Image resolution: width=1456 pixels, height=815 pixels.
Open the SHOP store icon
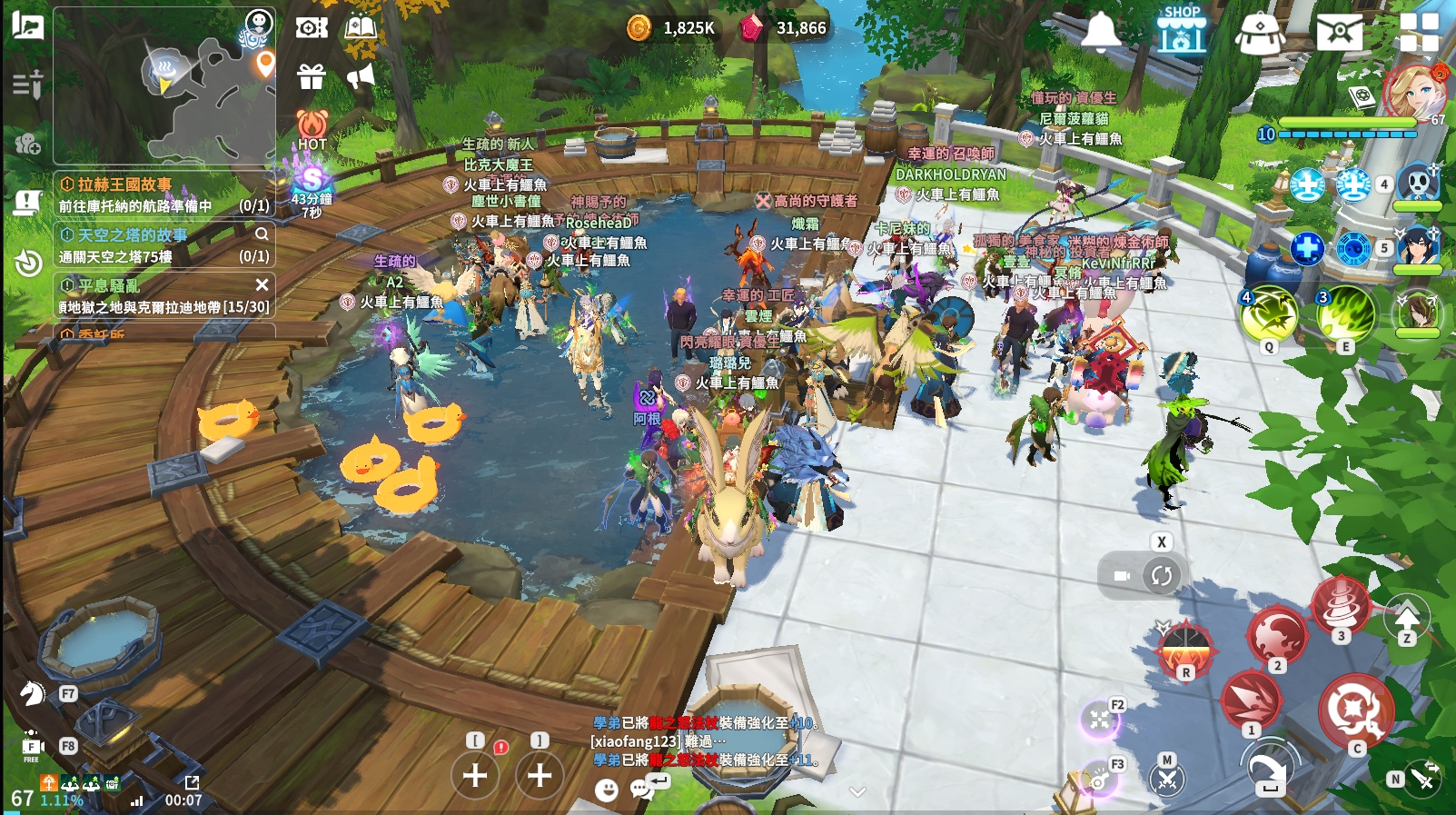click(x=1181, y=30)
